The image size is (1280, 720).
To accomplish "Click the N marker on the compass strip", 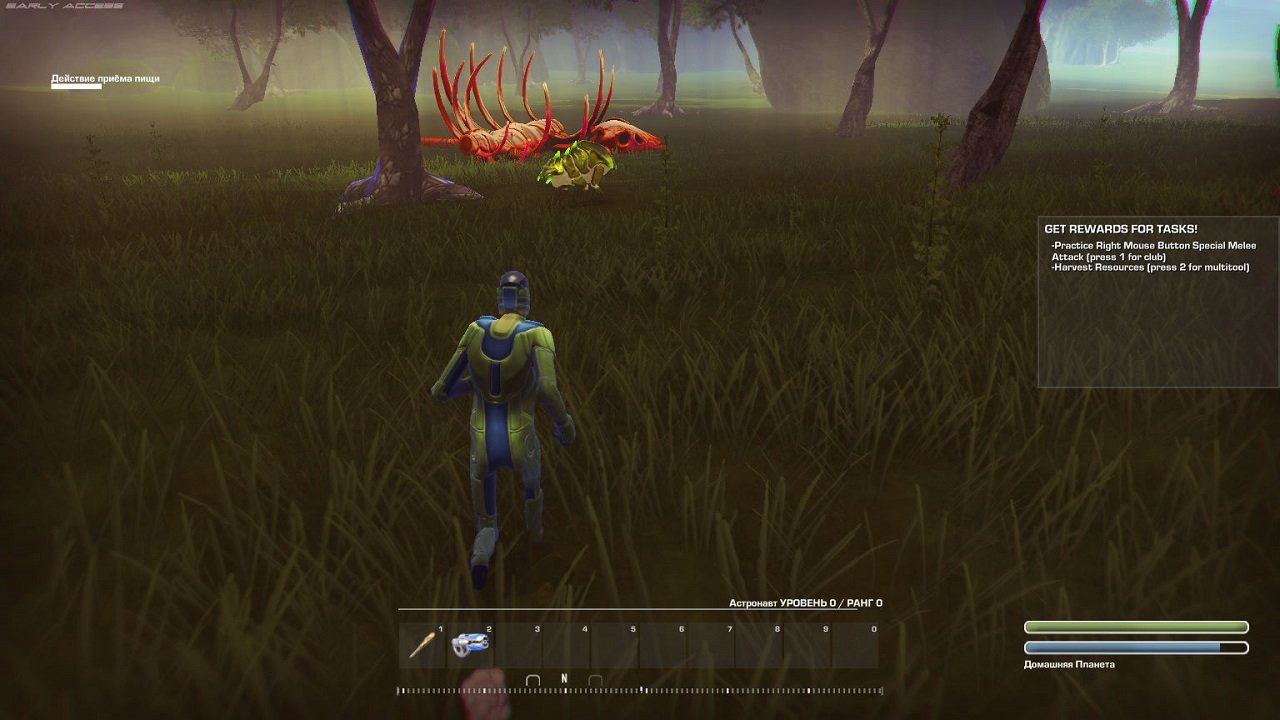I will point(563,675).
